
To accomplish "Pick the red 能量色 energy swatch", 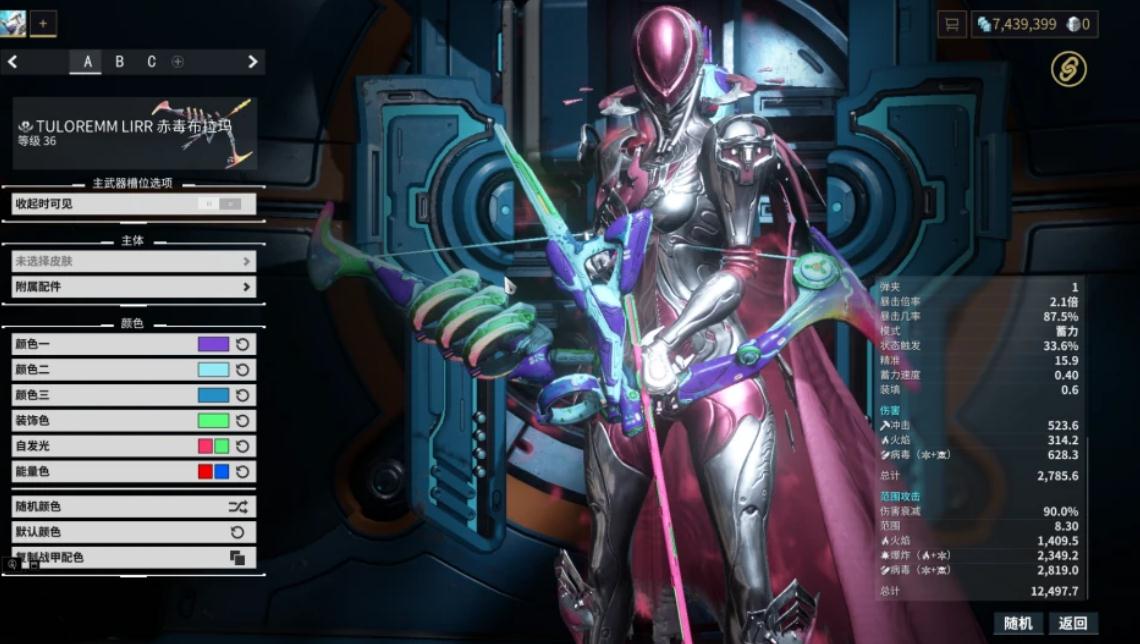I will click(205, 471).
